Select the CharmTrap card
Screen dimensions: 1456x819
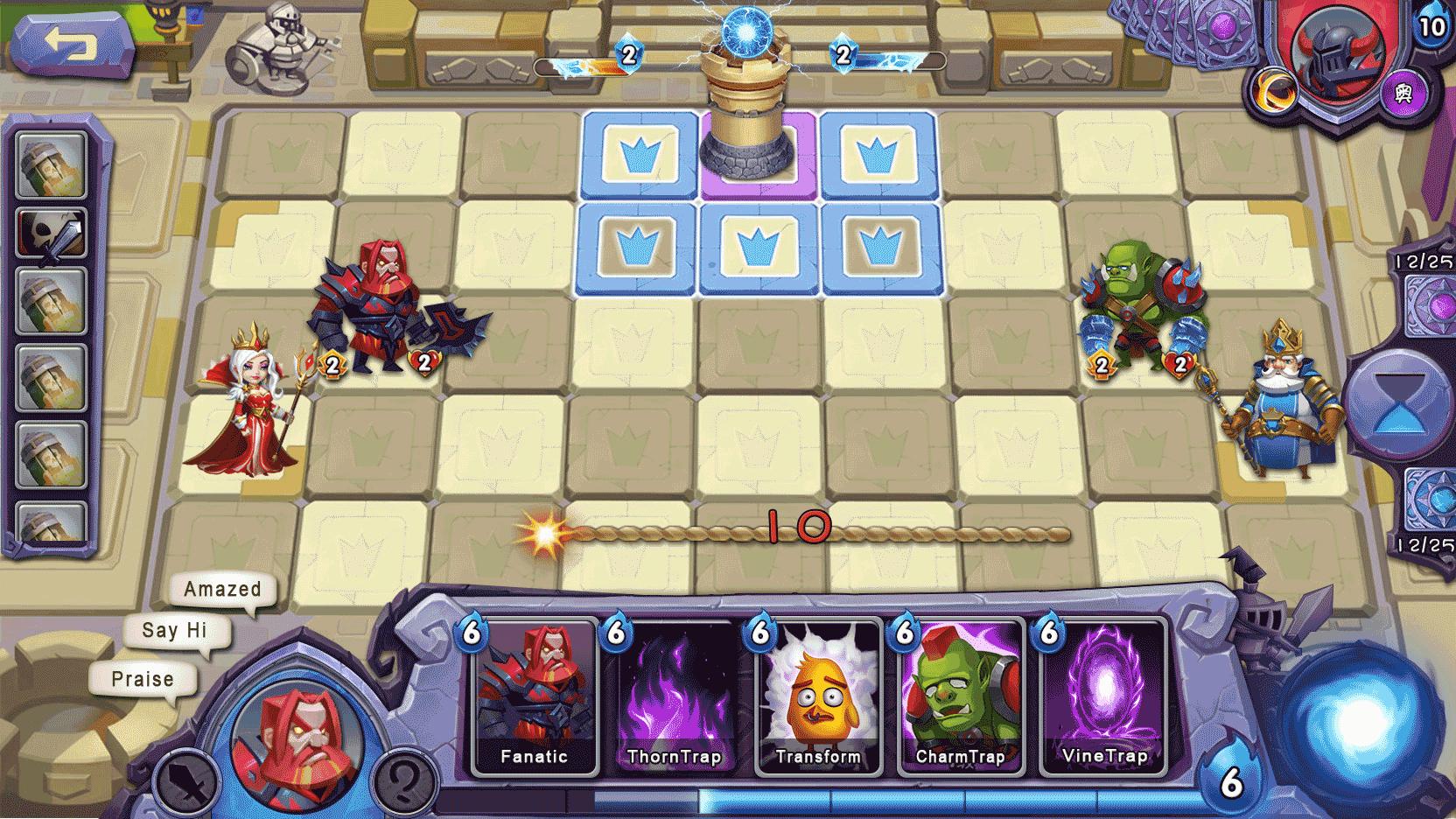[962, 696]
